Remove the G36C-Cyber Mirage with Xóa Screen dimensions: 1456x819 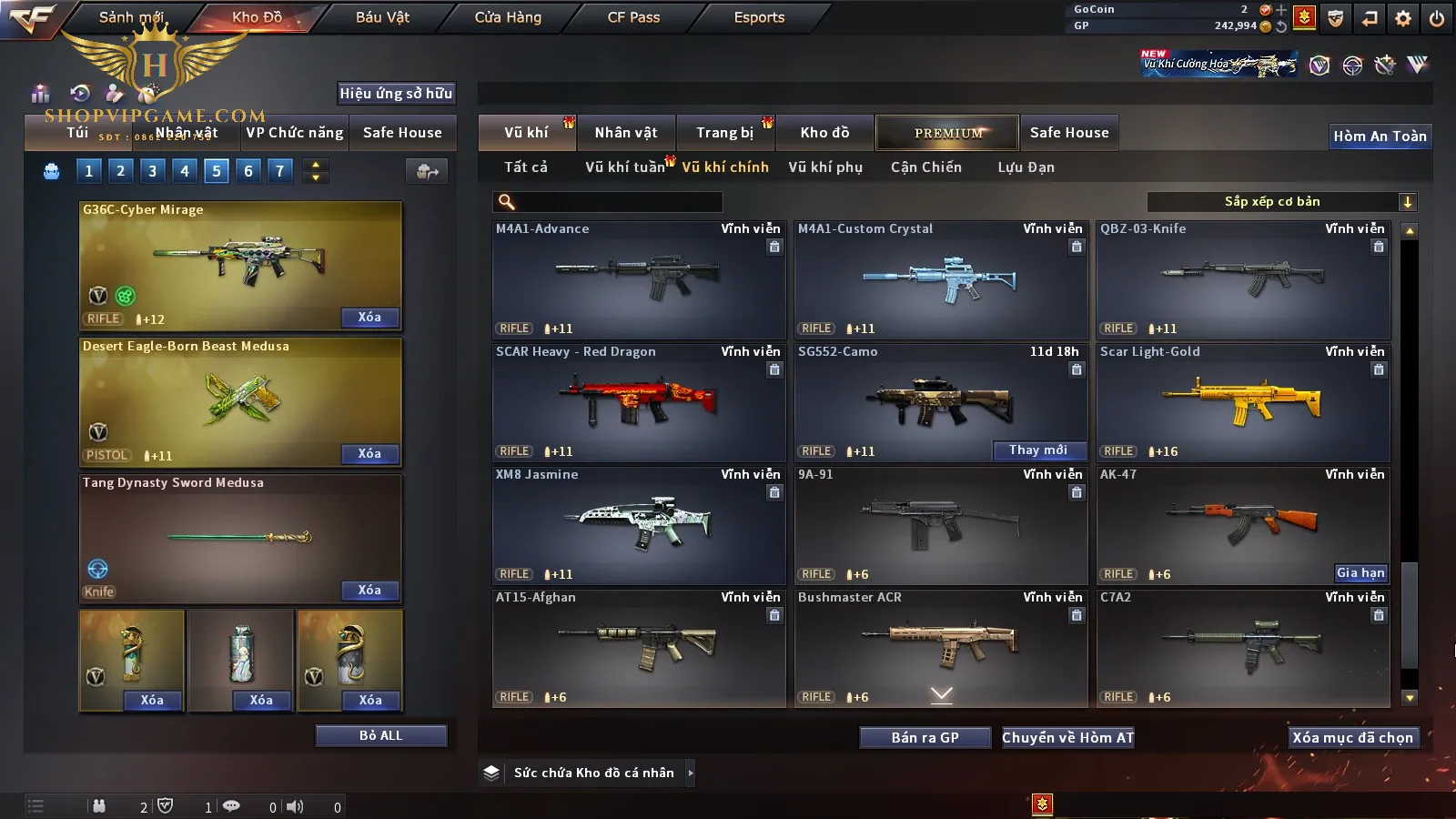click(x=369, y=318)
